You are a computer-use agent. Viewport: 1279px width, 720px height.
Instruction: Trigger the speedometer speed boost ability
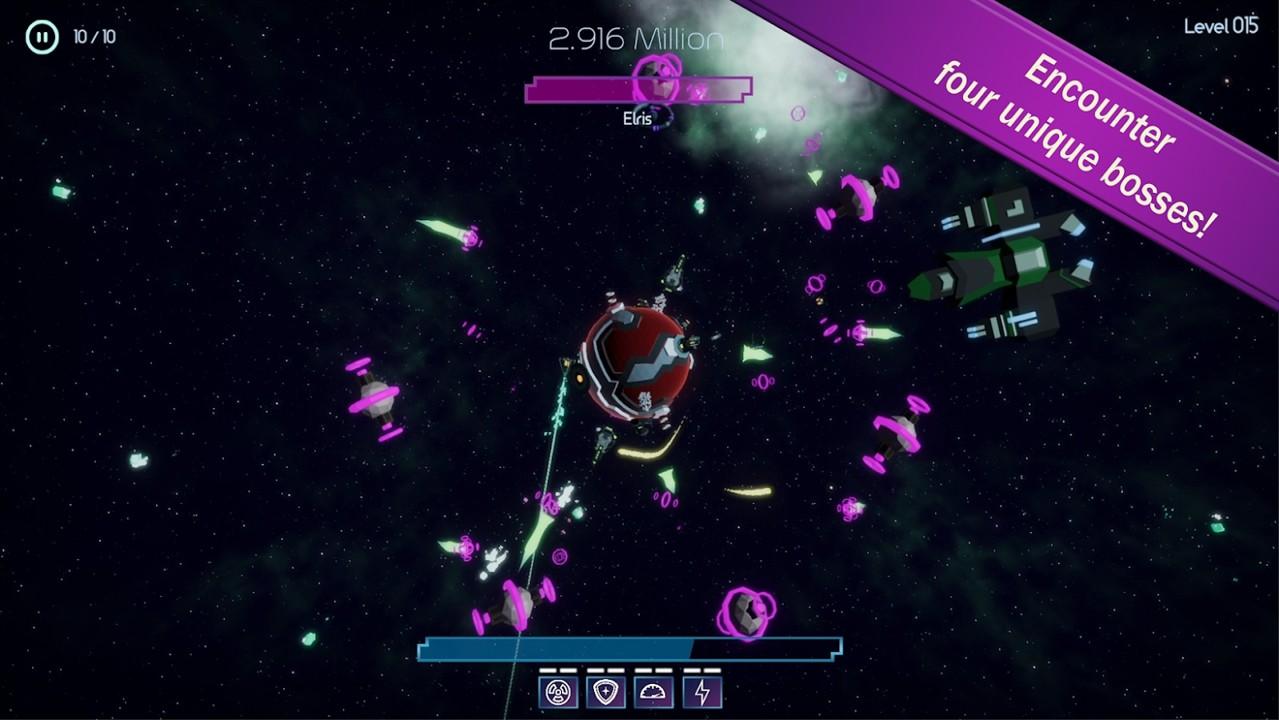(x=654, y=691)
